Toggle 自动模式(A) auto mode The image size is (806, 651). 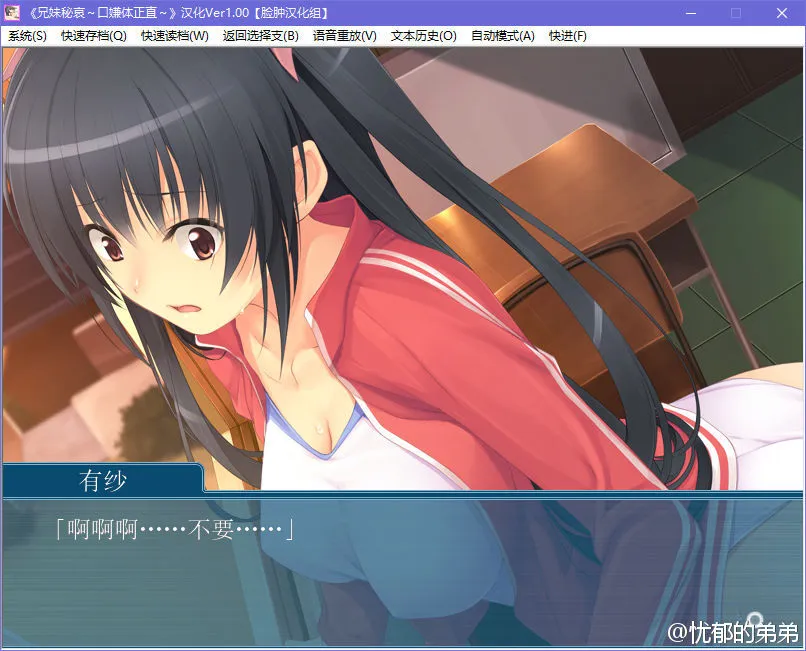click(502, 36)
